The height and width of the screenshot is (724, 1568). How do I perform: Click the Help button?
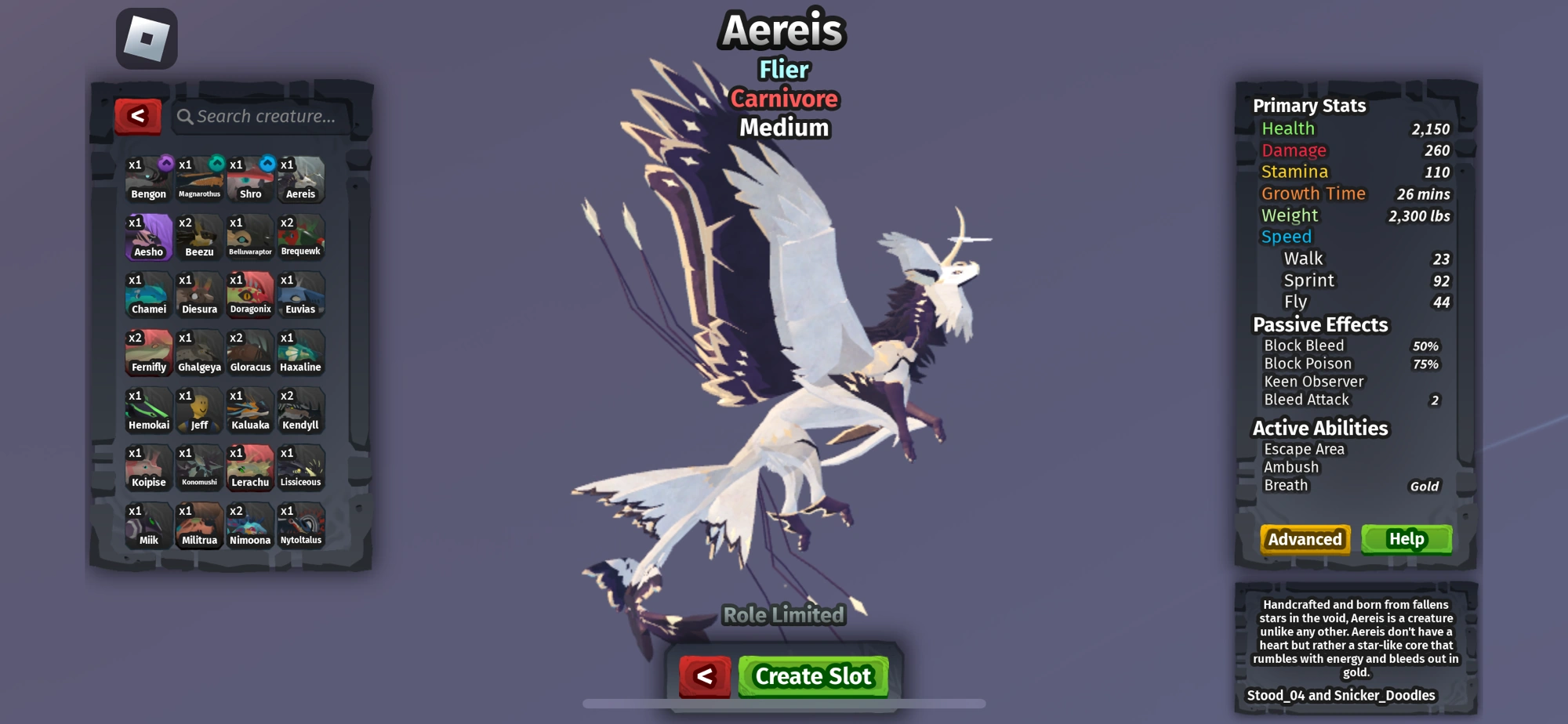1407,539
